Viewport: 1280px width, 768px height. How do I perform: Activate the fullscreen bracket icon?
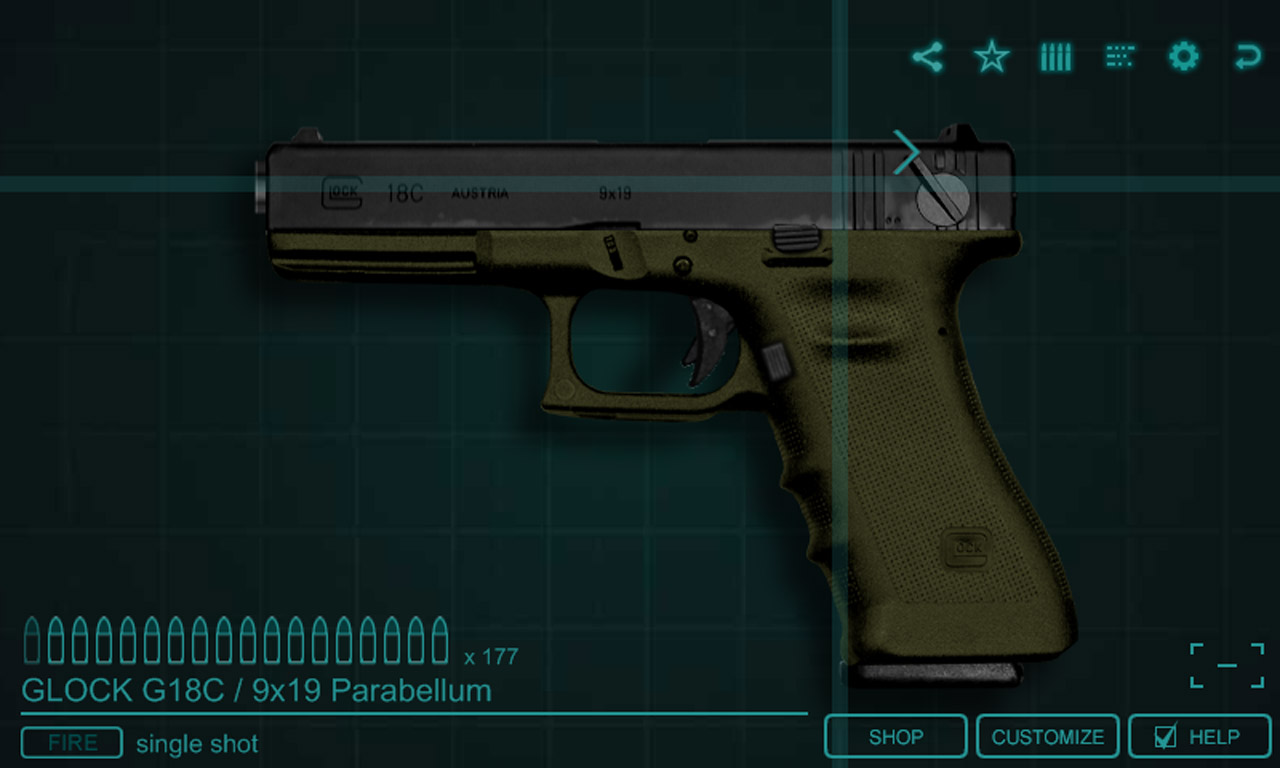click(x=1227, y=665)
